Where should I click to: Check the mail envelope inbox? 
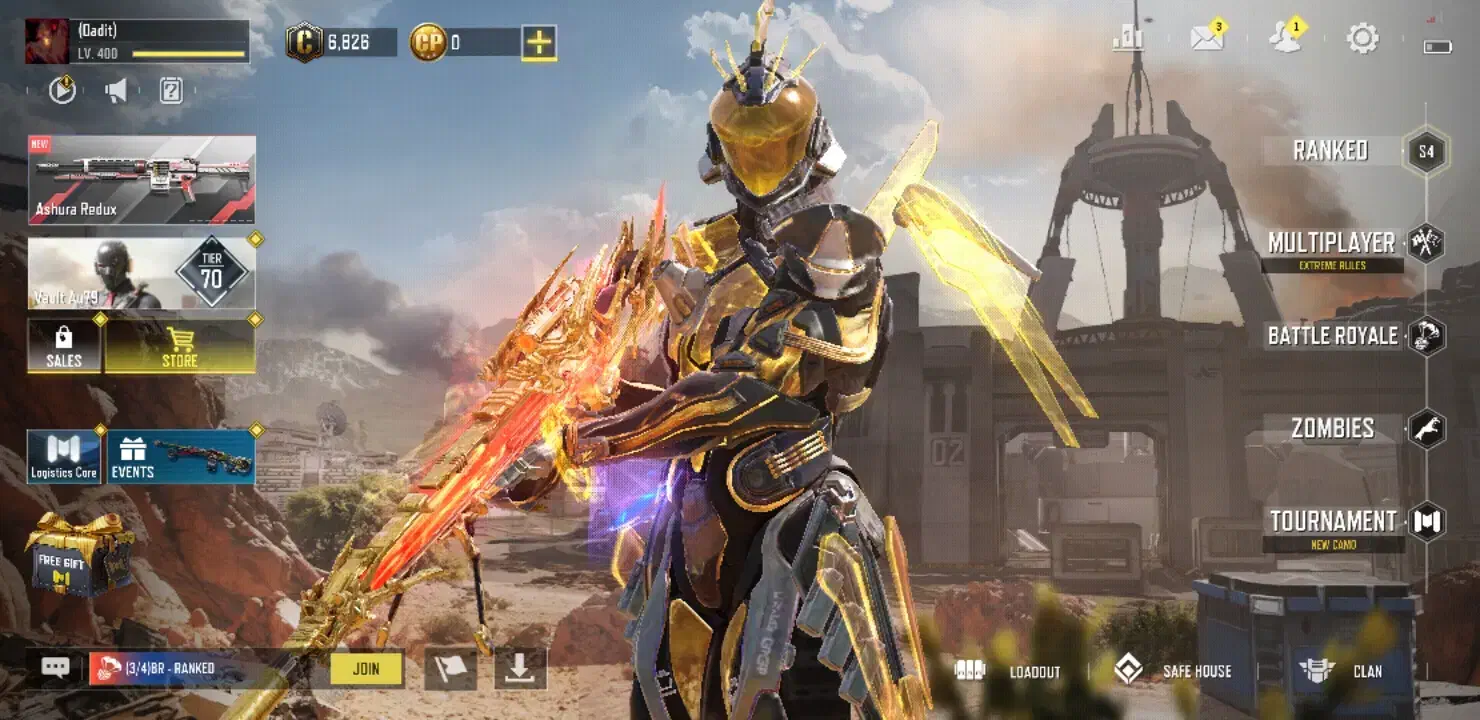tap(1207, 39)
